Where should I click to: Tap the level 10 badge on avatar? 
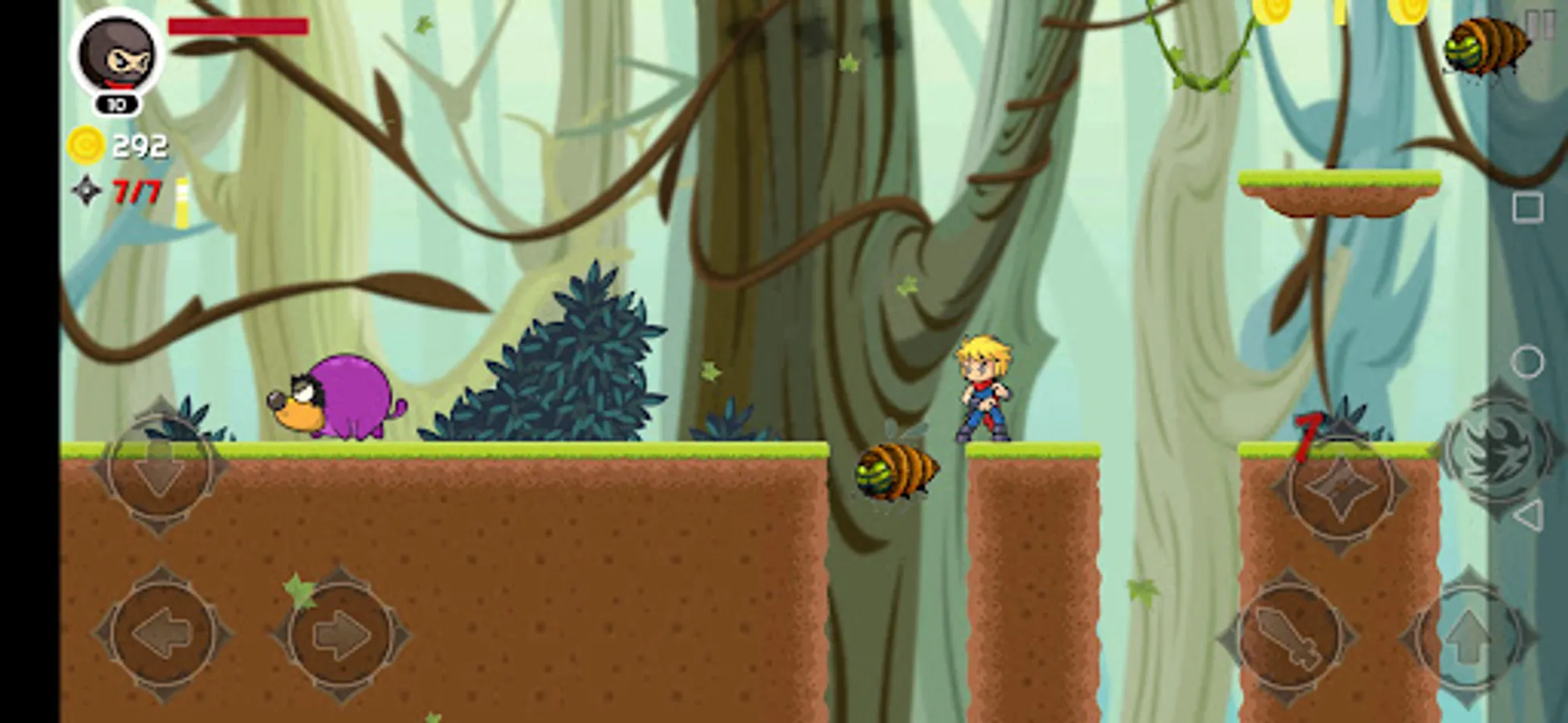[x=116, y=103]
